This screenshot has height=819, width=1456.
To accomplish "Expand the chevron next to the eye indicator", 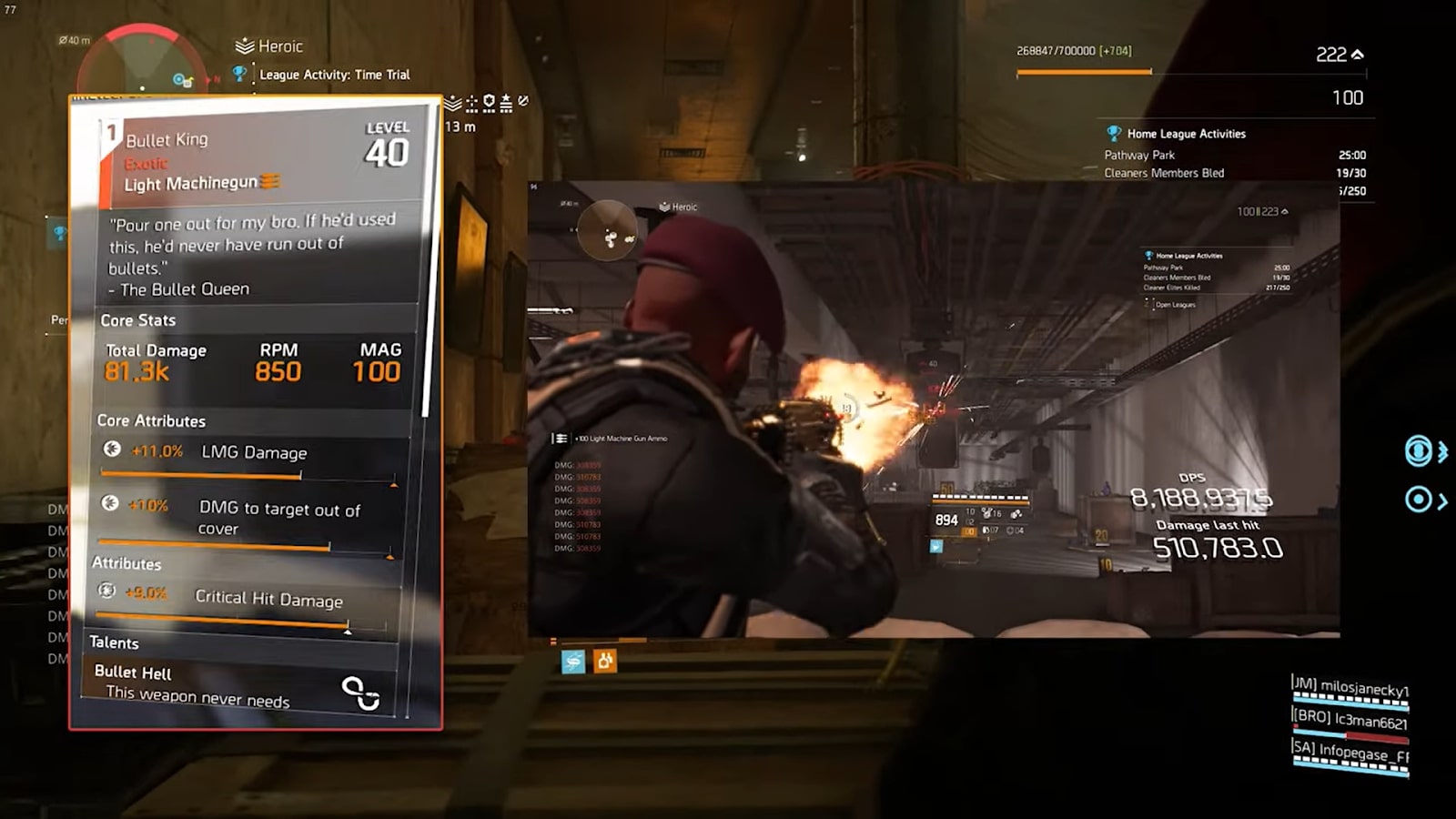I will pos(1442,450).
